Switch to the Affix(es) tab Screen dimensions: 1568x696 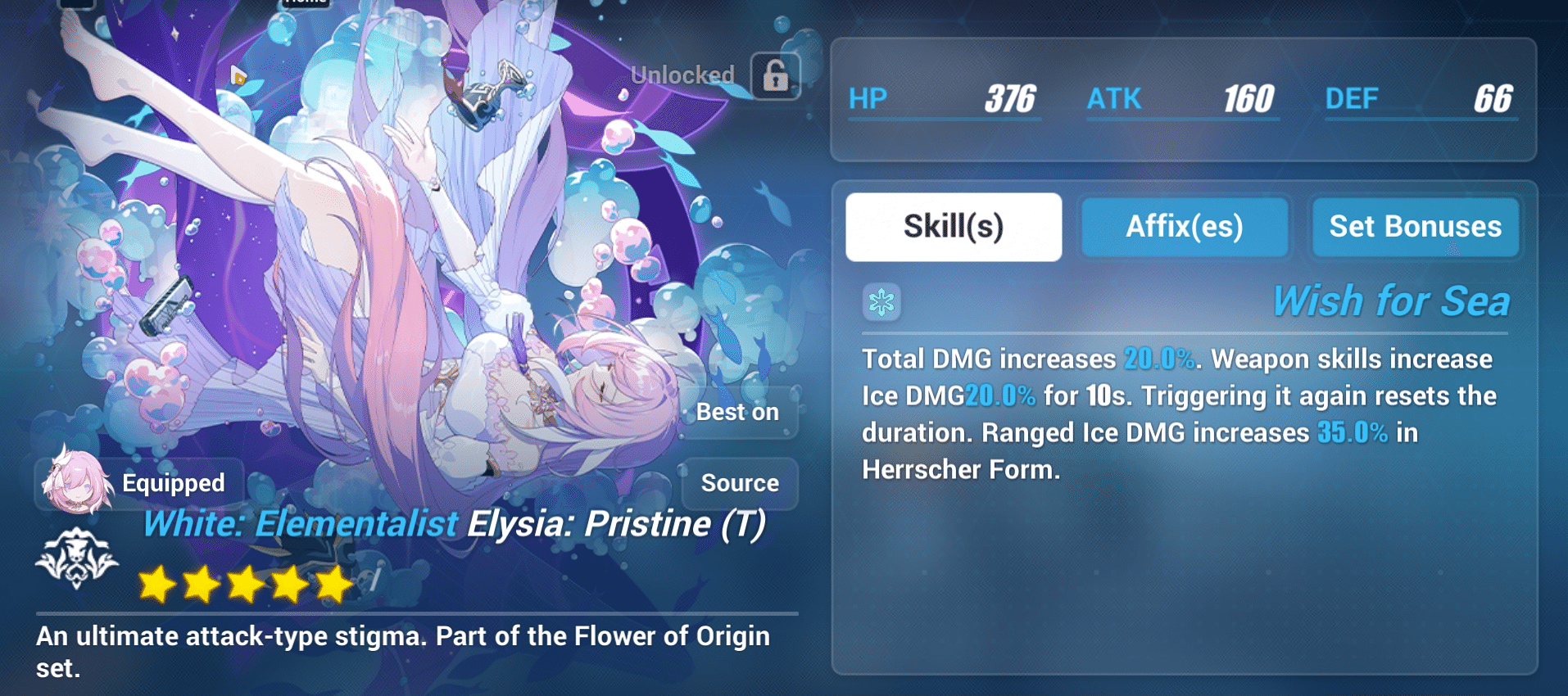click(x=1185, y=227)
